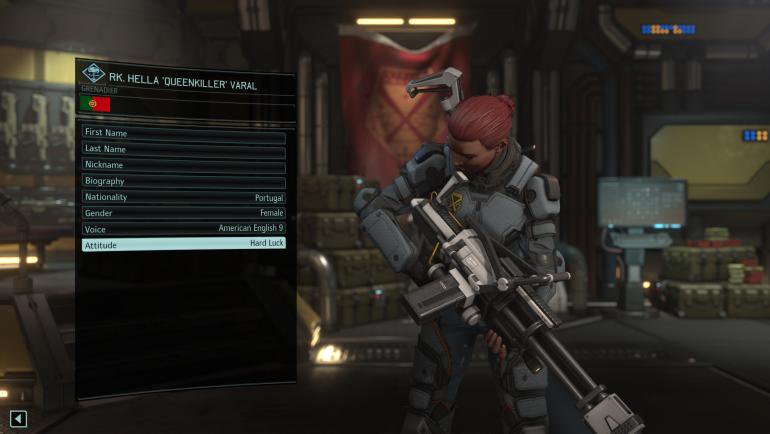Change the soldier's Nickname

(183, 164)
